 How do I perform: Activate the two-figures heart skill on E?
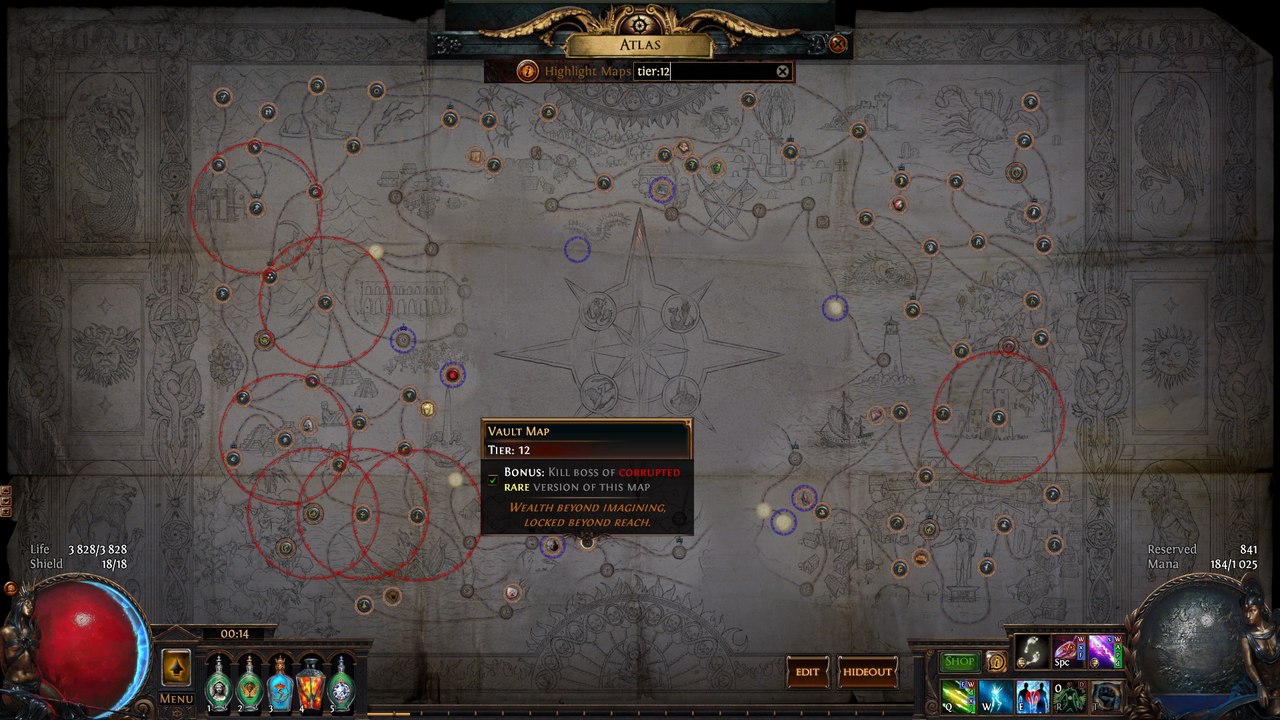(1032, 696)
